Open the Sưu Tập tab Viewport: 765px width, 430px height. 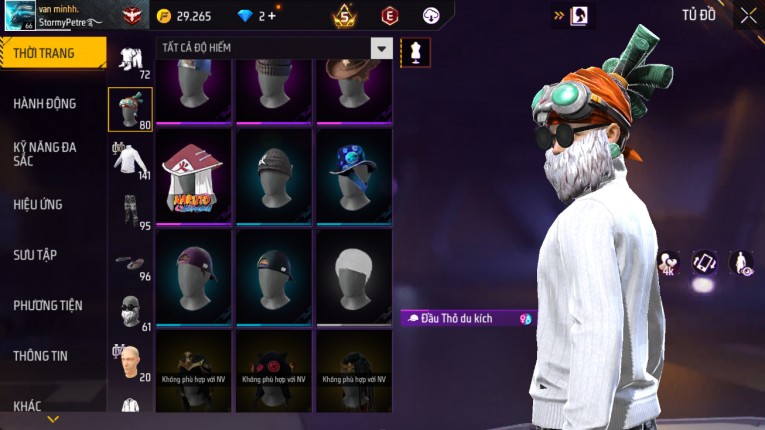coord(35,255)
